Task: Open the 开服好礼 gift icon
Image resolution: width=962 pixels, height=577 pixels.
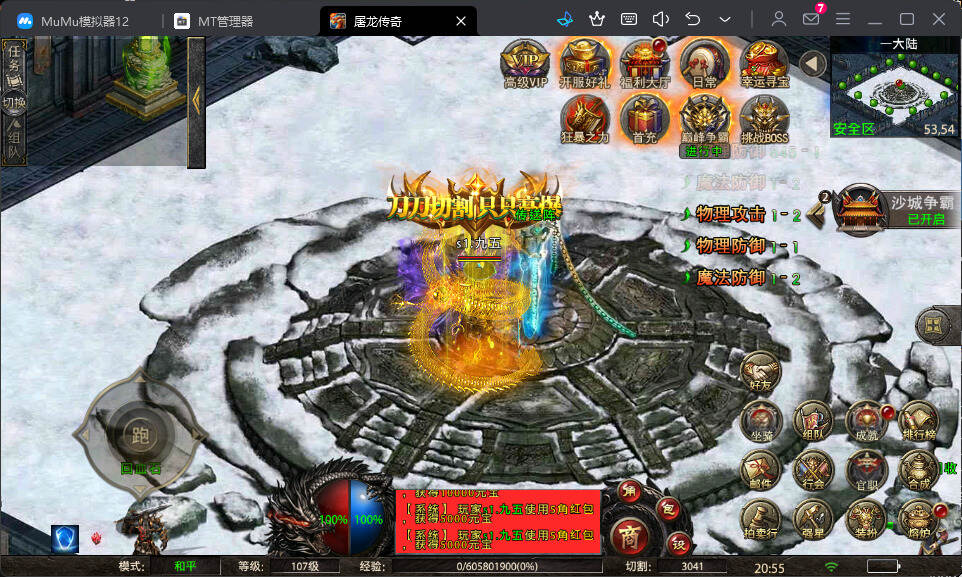Action: point(584,63)
